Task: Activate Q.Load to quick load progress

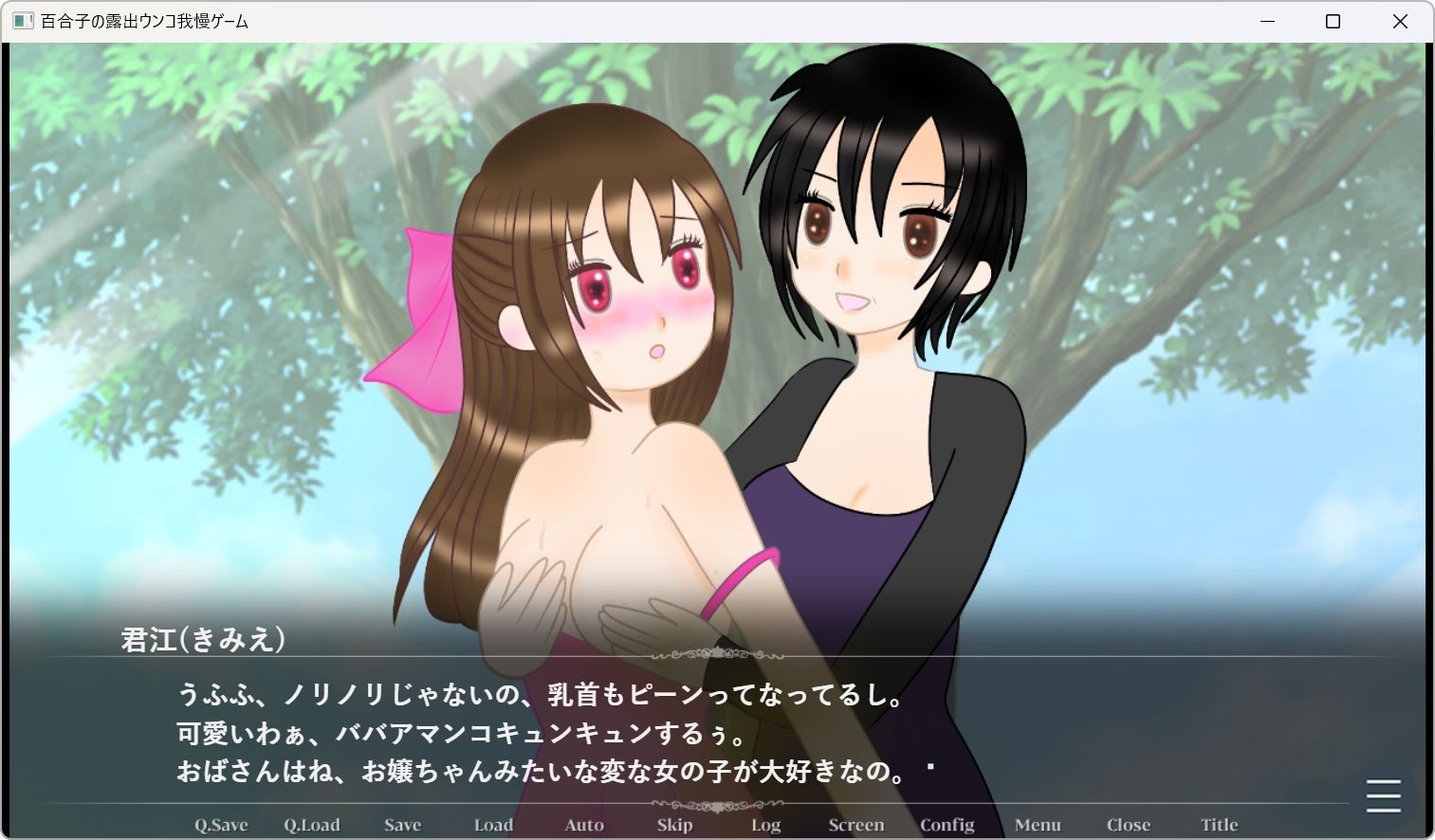Action: [312, 824]
